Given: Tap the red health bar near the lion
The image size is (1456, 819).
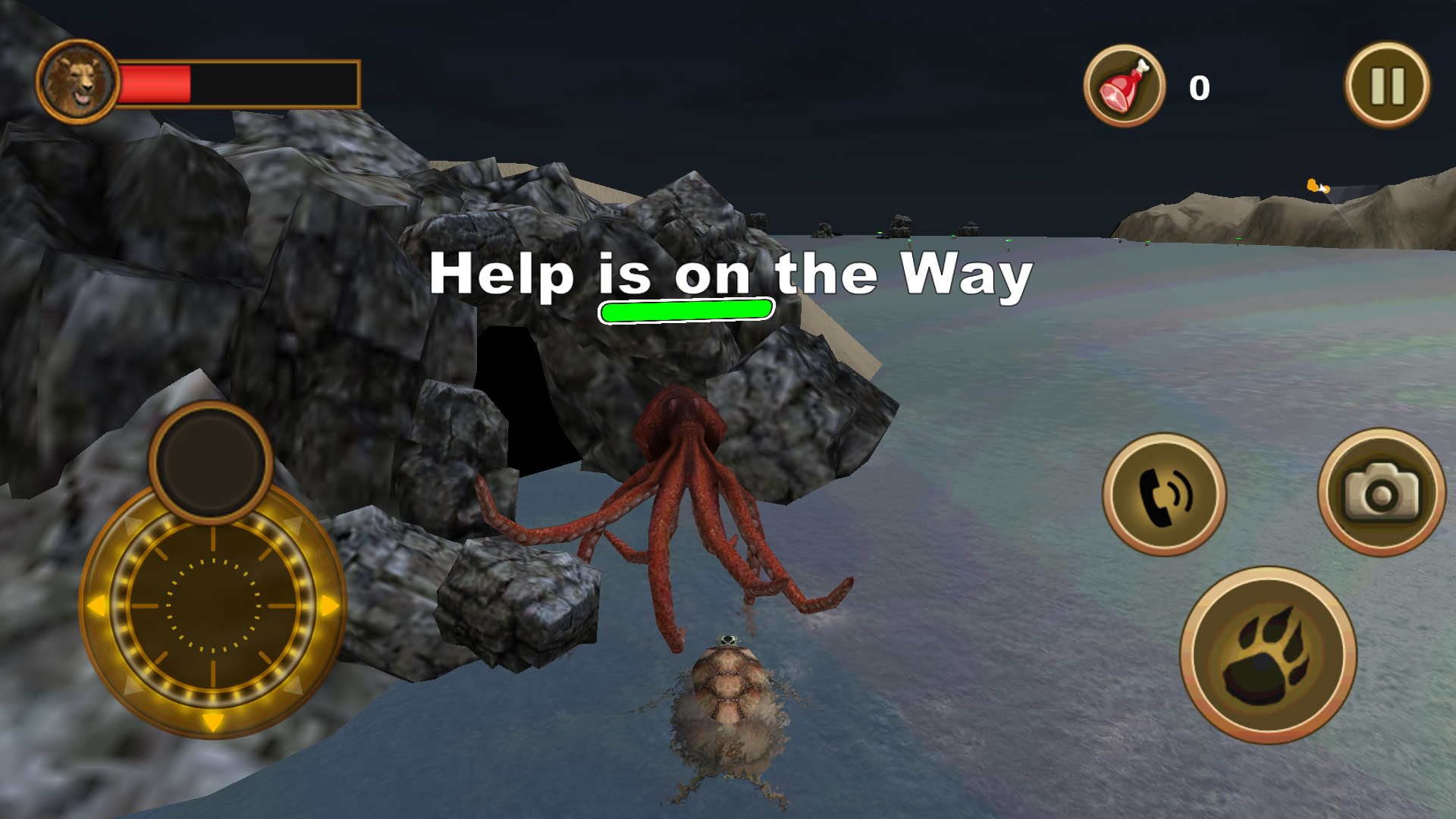Looking at the screenshot, I should coord(155,83).
